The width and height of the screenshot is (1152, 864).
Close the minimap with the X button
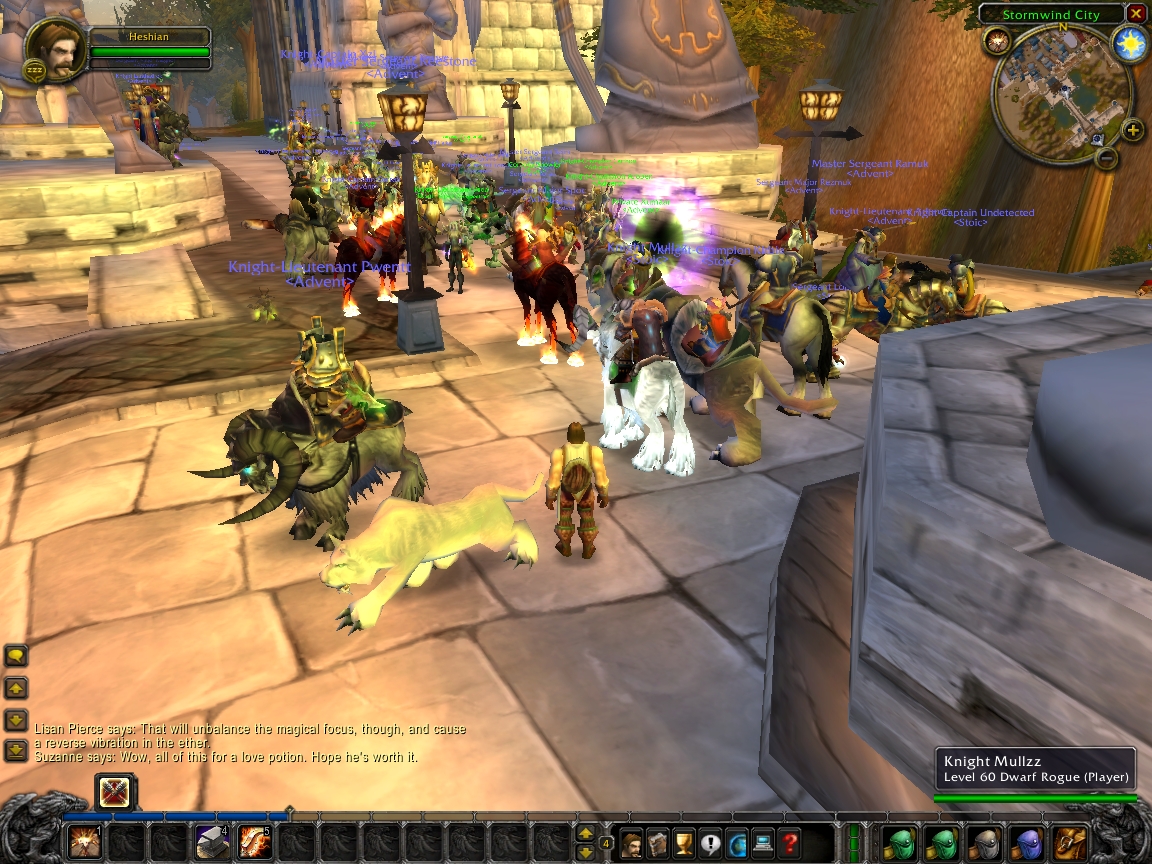(x=1136, y=14)
